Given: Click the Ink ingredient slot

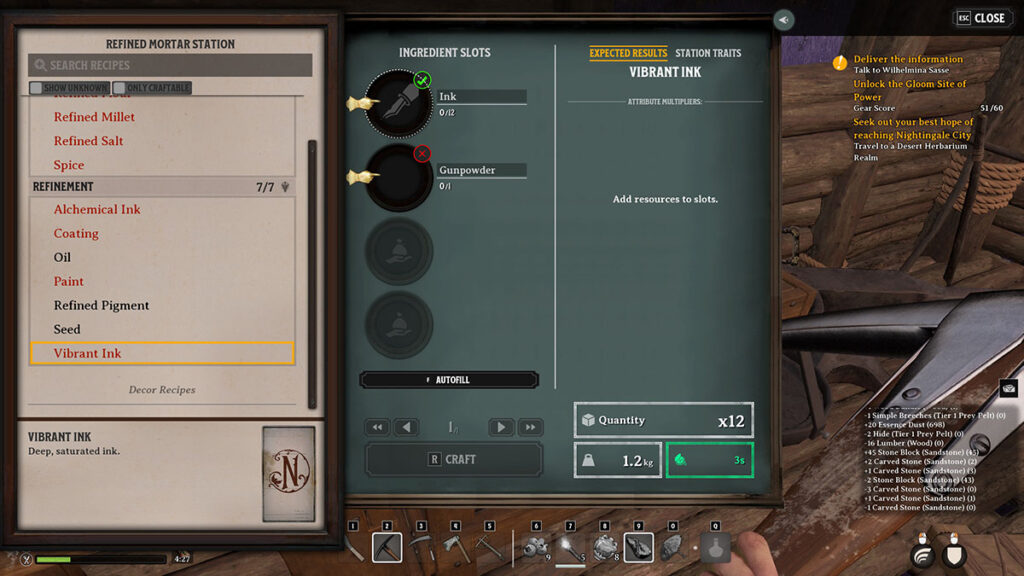Looking at the screenshot, I should [x=398, y=102].
